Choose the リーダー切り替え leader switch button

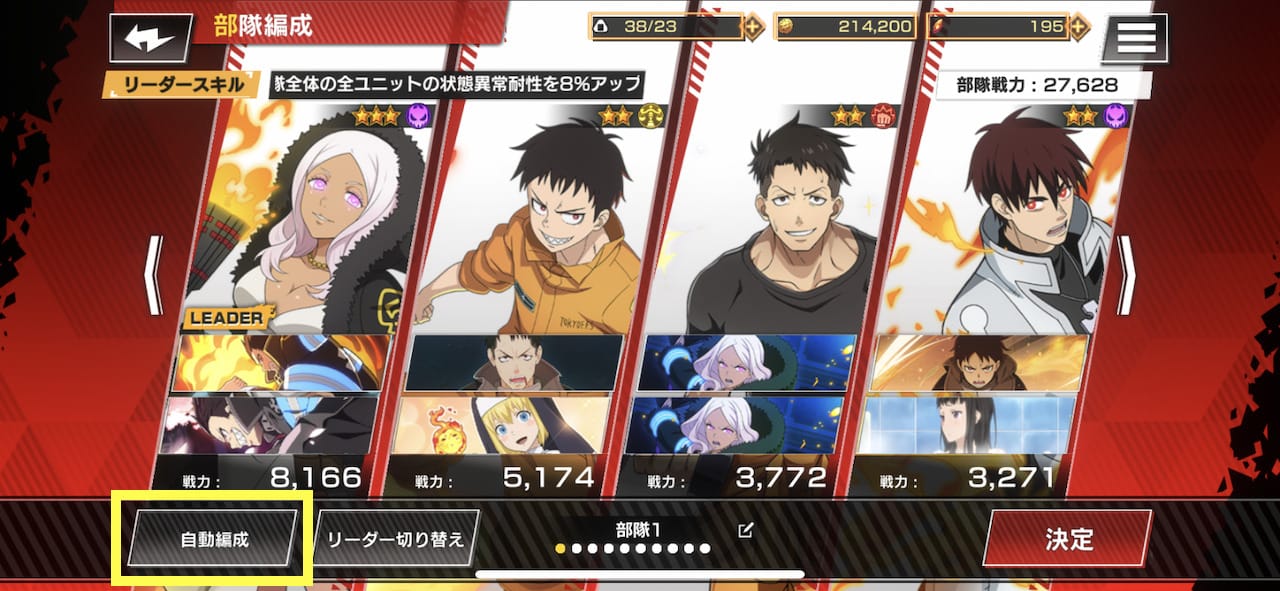pyautogui.click(x=396, y=539)
